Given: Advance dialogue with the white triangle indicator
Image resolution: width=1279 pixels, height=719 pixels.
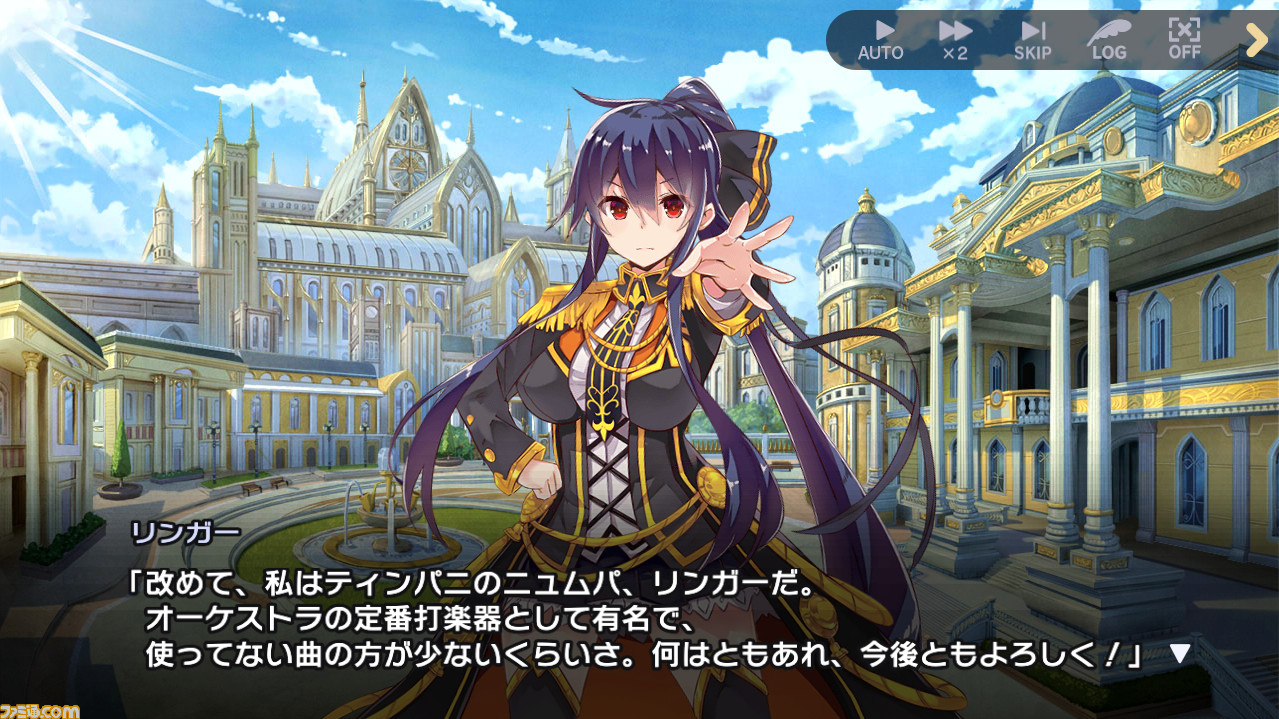Looking at the screenshot, I should point(1181,654).
